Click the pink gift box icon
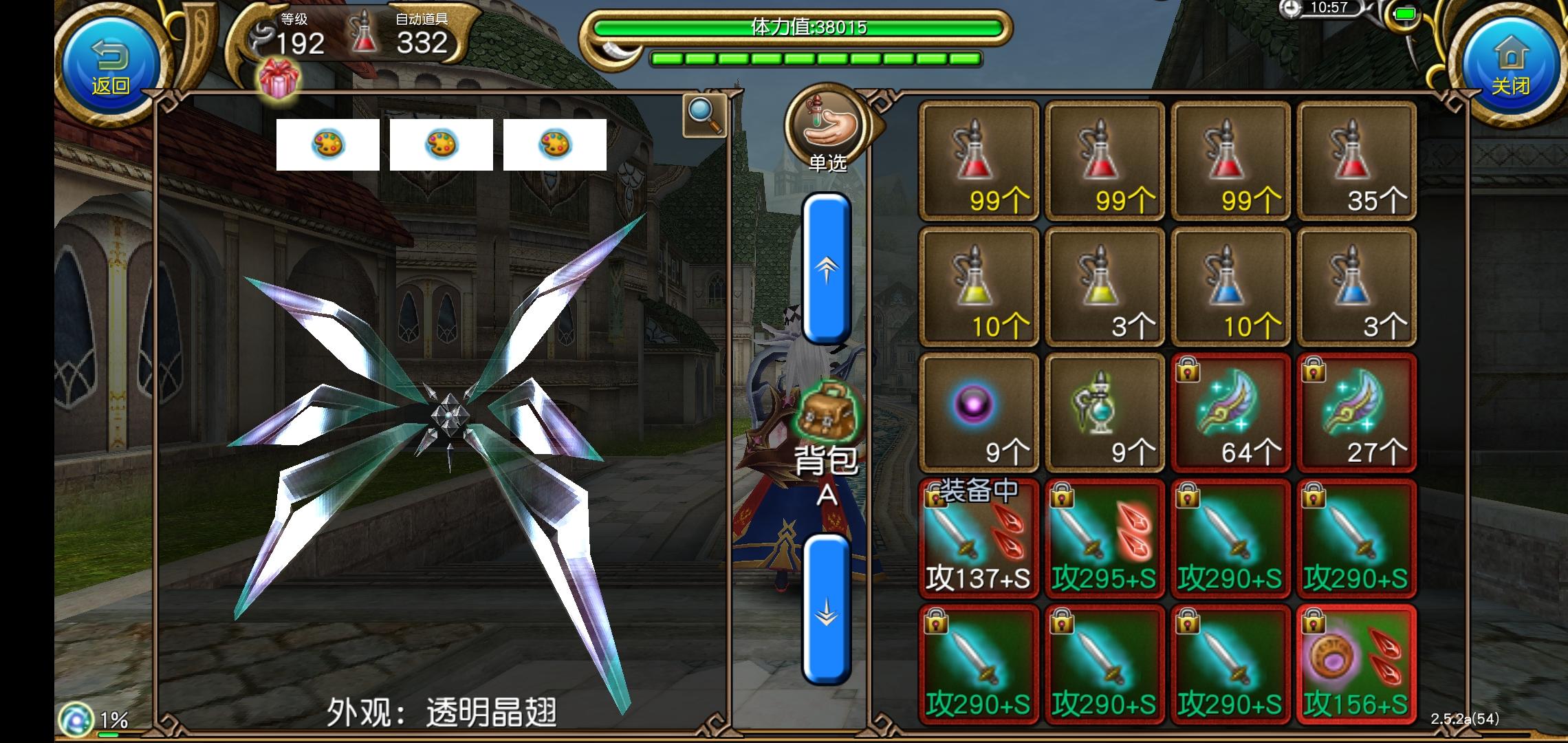Image resolution: width=1568 pixels, height=743 pixels. click(x=278, y=78)
